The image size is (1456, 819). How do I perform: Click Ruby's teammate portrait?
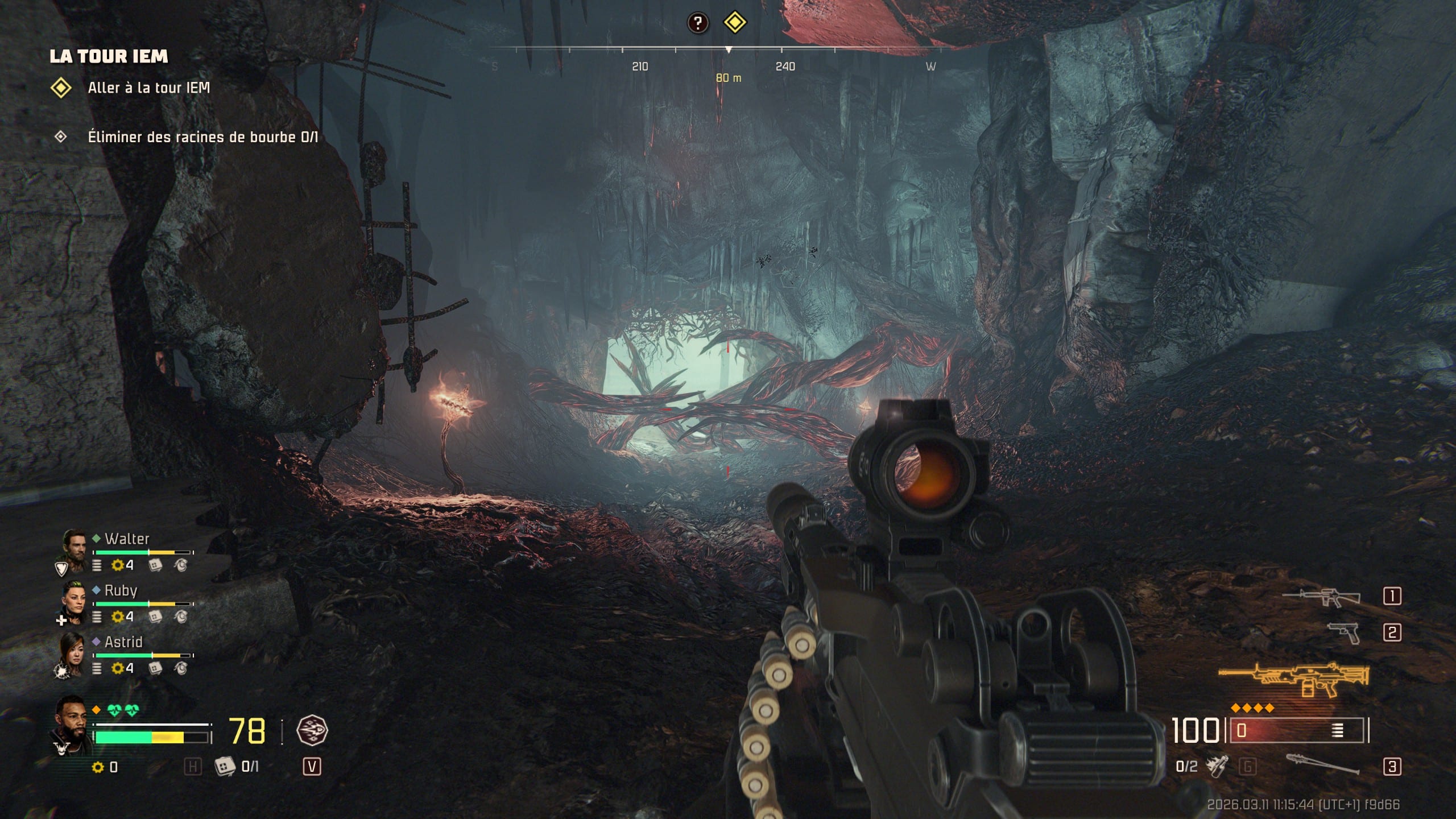click(73, 601)
